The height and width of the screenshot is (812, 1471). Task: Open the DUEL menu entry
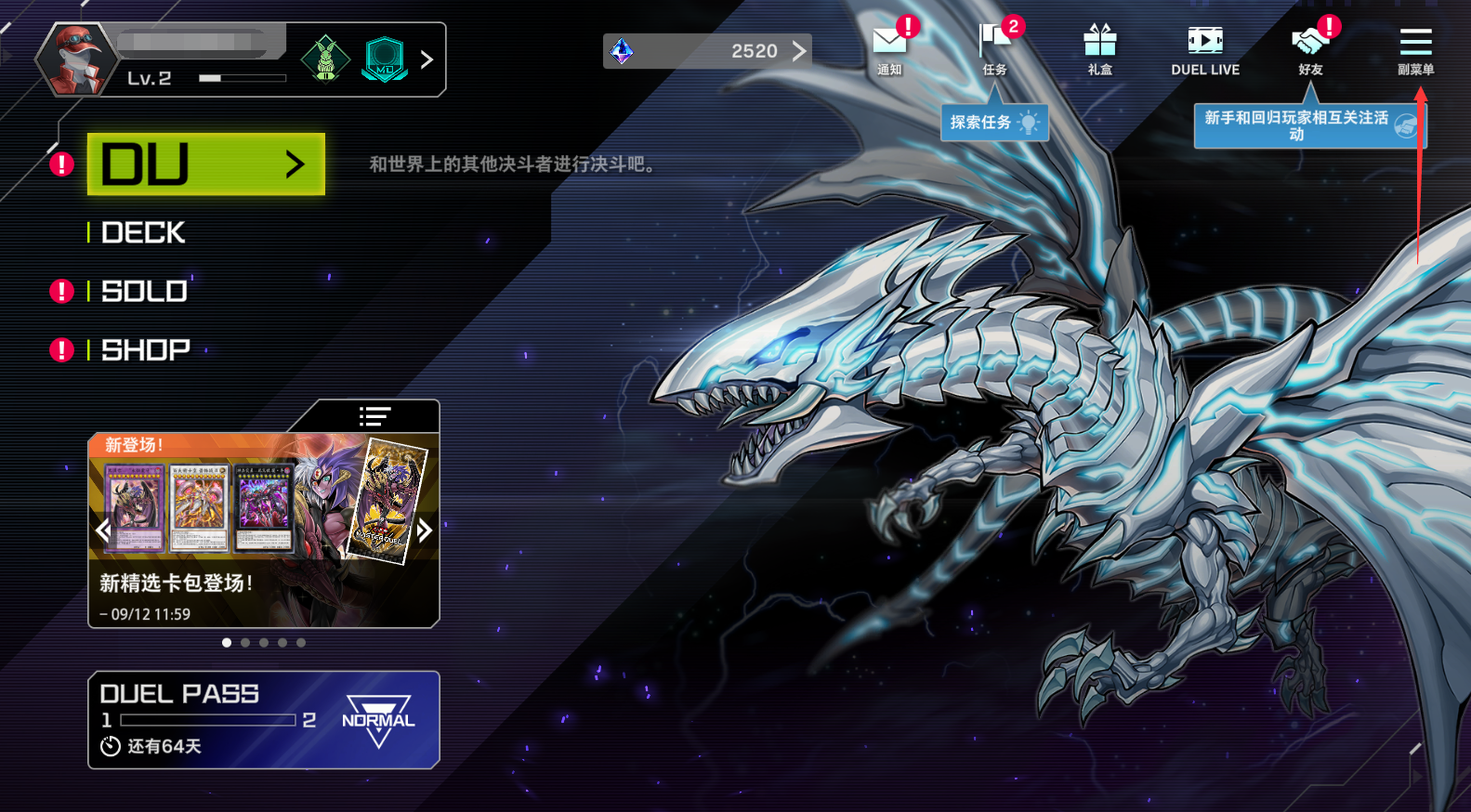point(205,164)
